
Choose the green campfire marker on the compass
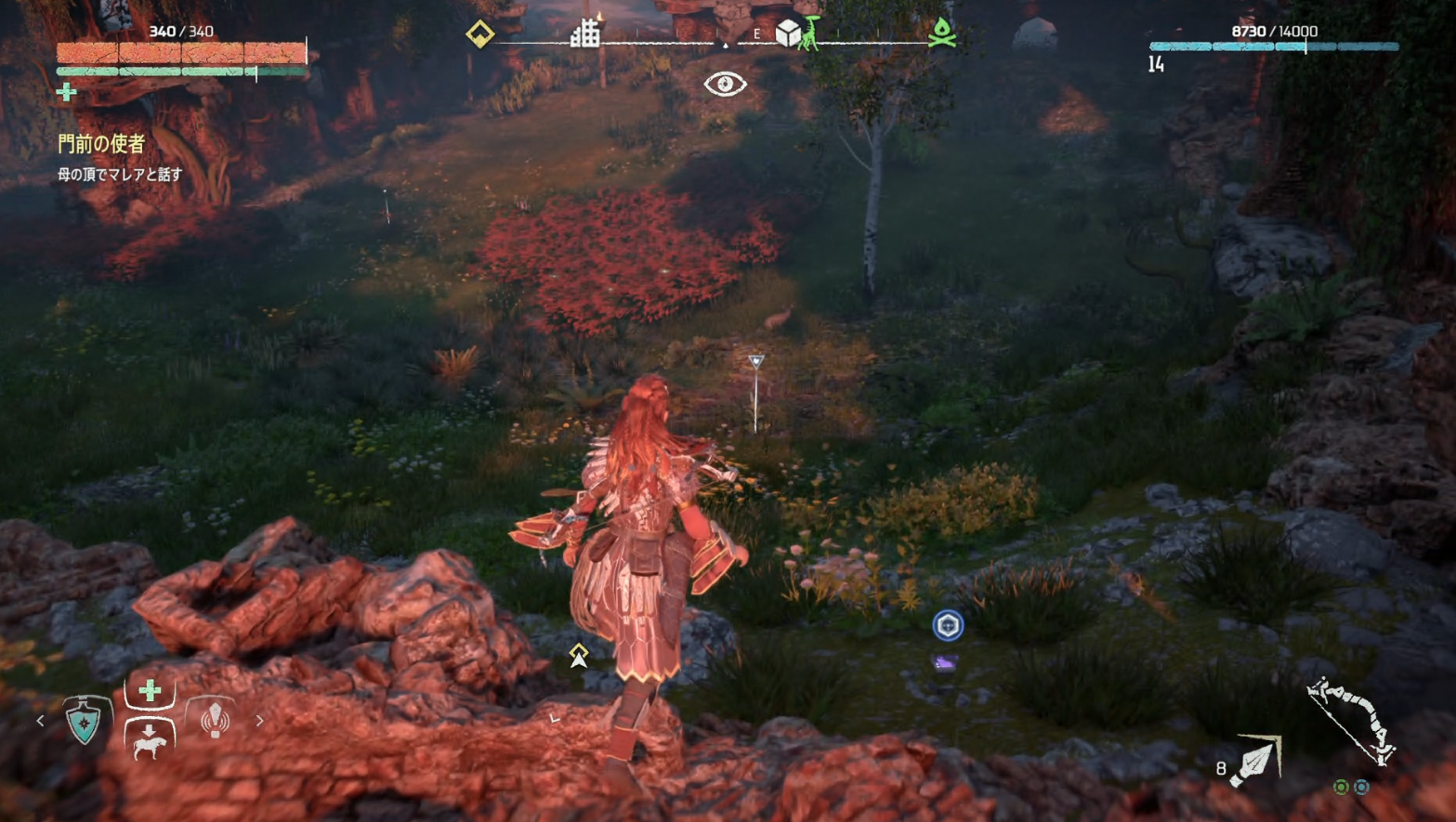pyautogui.click(x=942, y=33)
